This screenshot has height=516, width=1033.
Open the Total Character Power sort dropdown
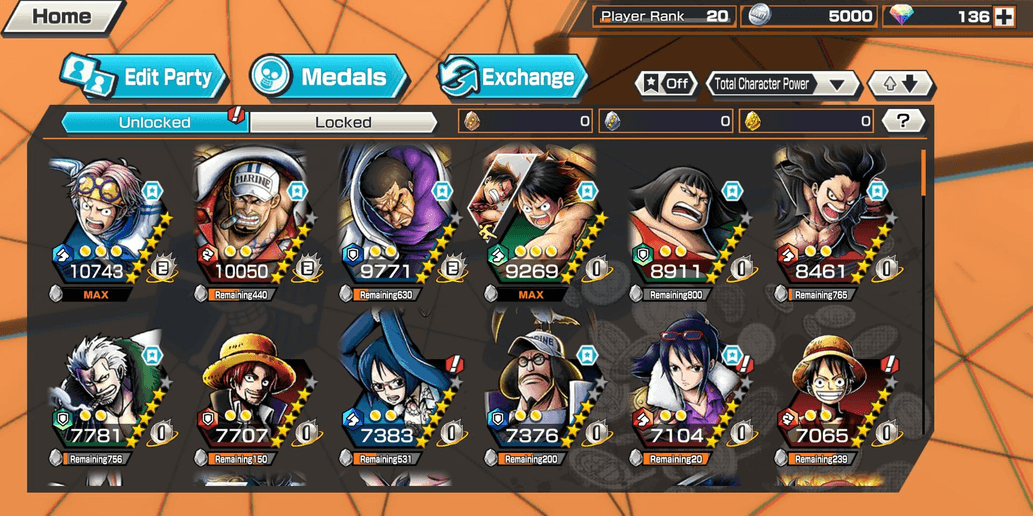coord(782,84)
